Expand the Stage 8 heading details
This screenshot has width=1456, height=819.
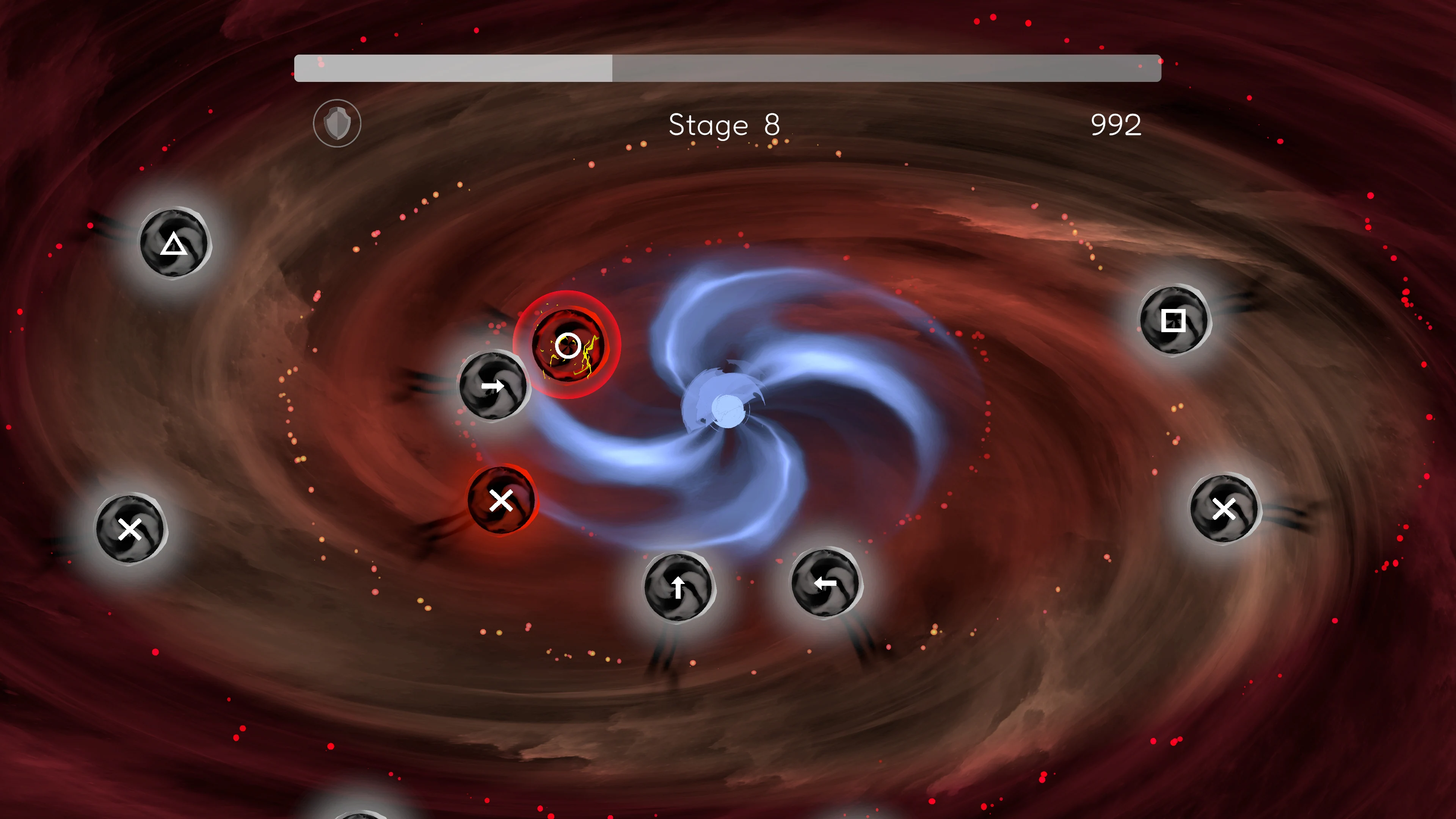(x=725, y=125)
